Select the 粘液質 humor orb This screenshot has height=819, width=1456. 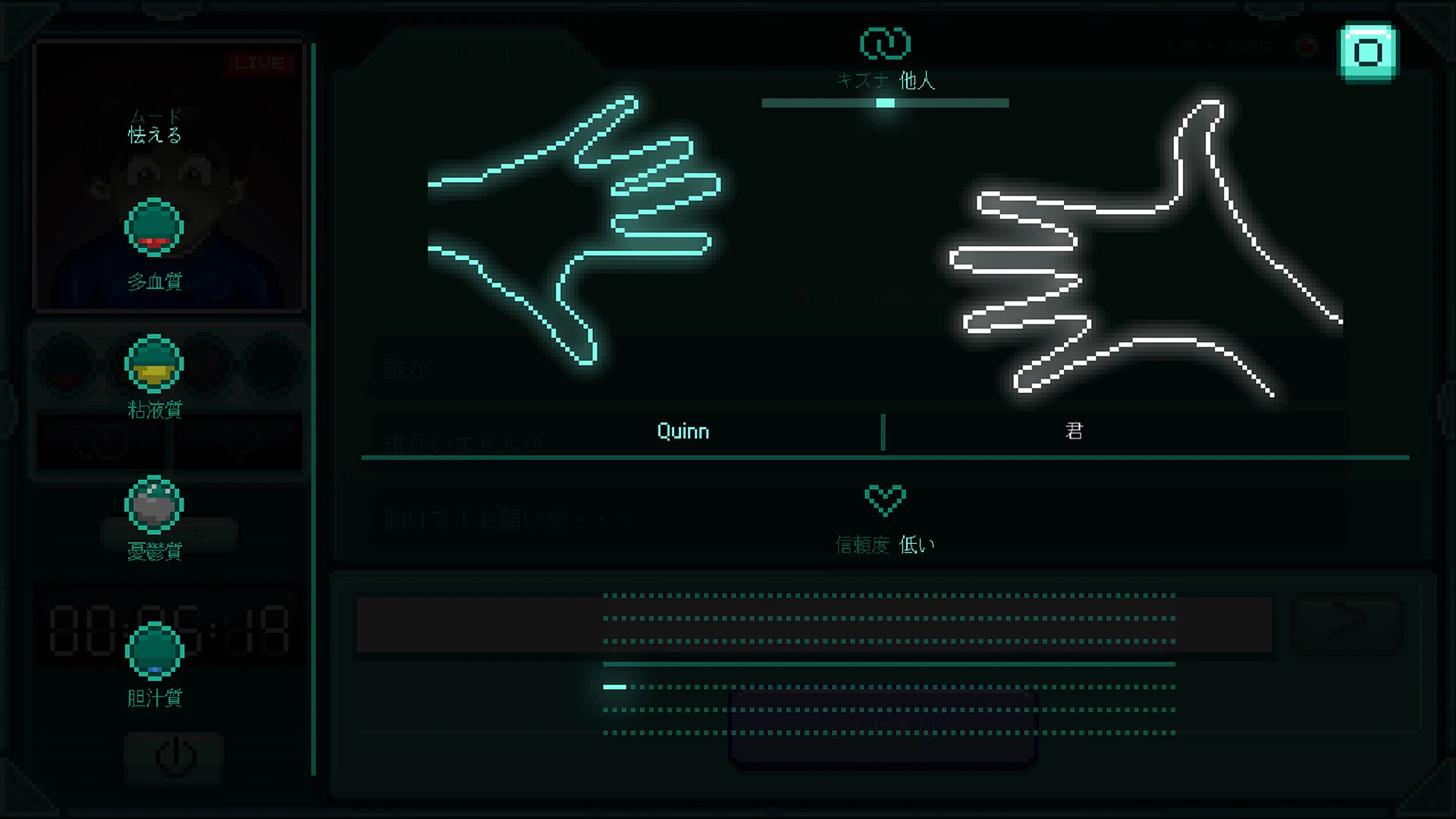tap(154, 365)
